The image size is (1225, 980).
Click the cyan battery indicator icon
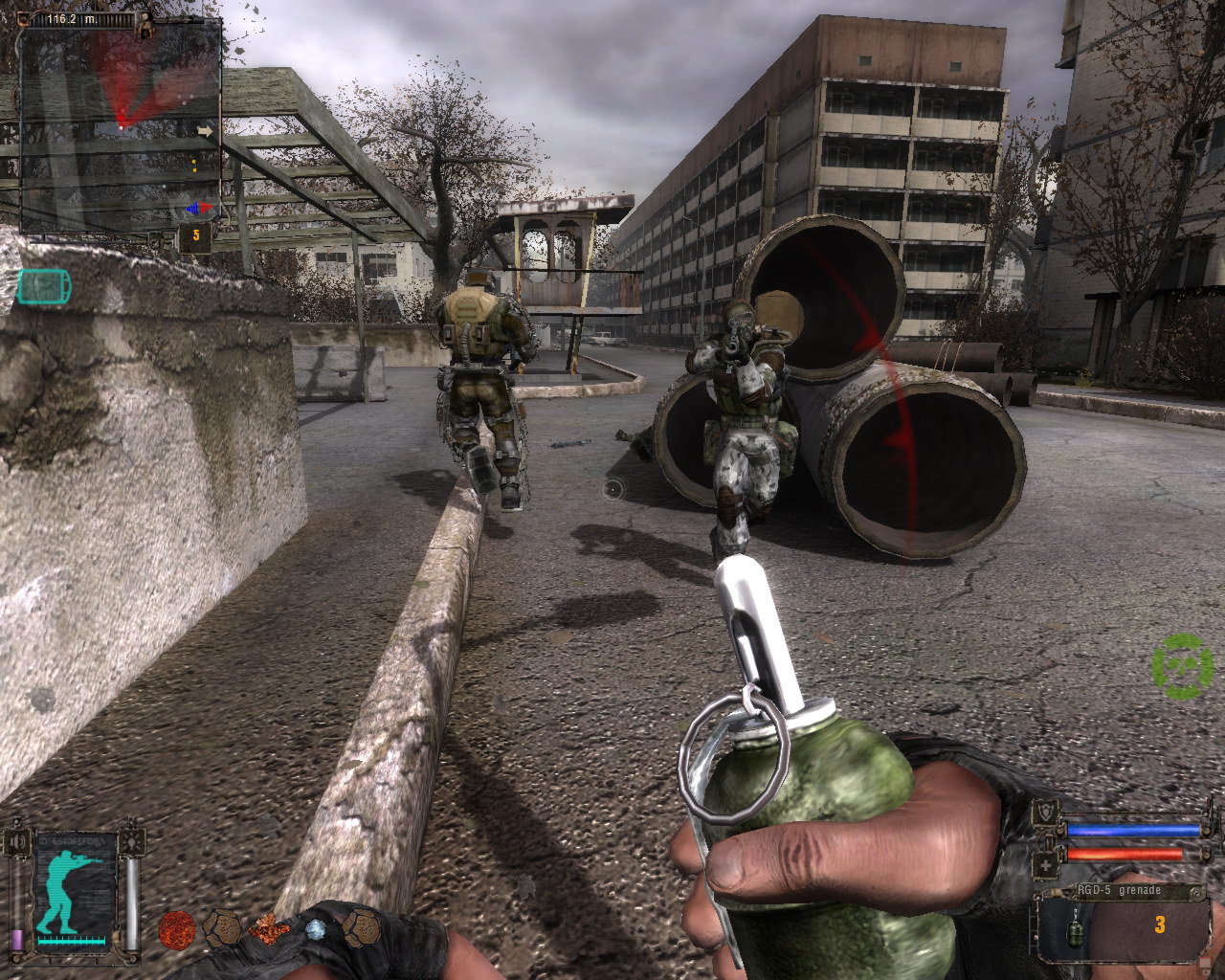click(43, 285)
